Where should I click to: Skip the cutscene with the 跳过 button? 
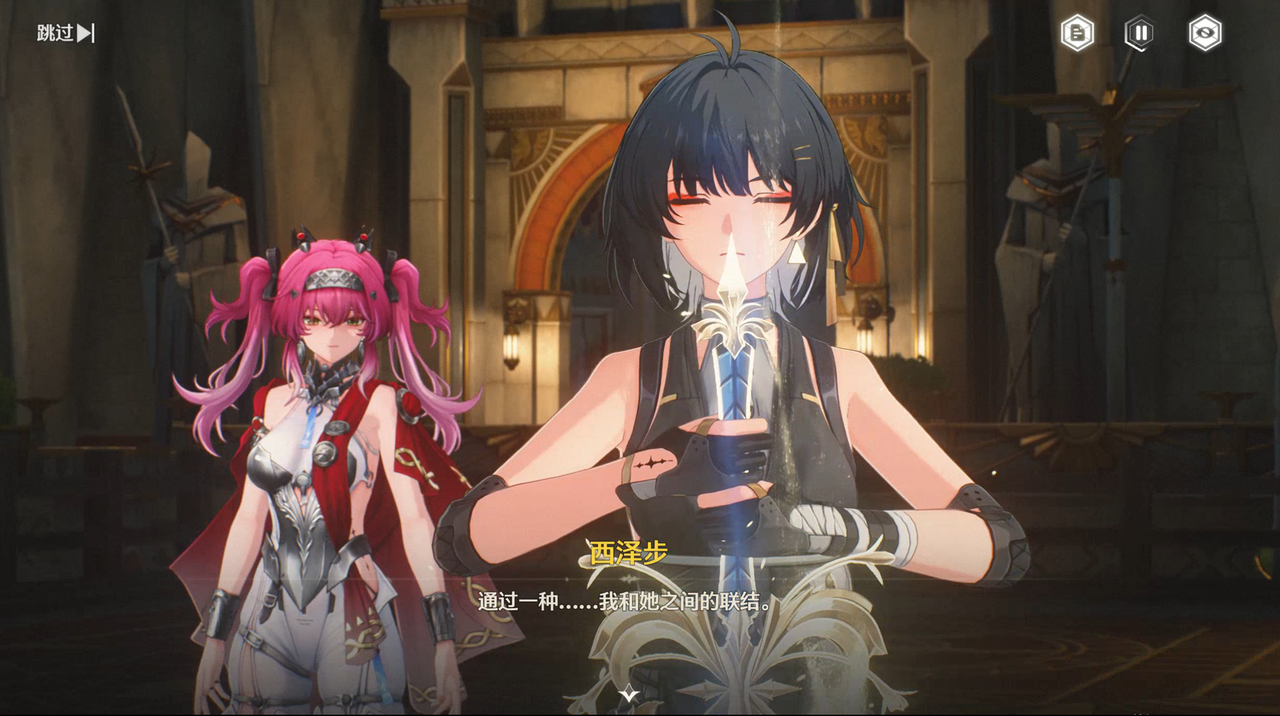[65, 33]
